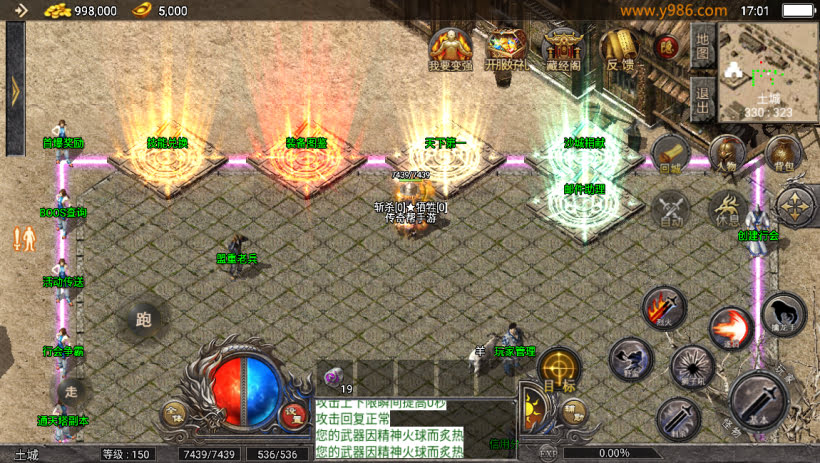Use the 擒龙手 dragon claw skill
820x463 pixels.
pos(783,314)
